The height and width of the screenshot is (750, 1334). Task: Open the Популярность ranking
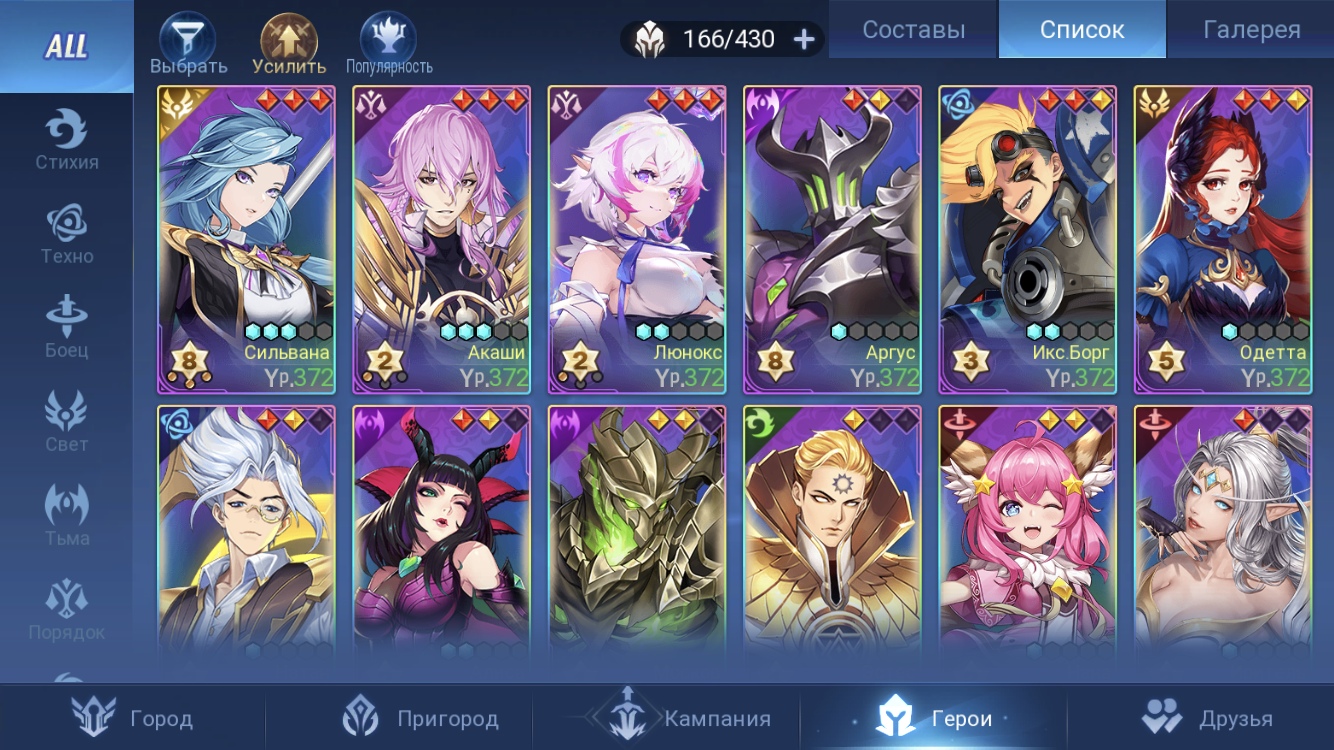pyautogui.click(x=389, y=45)
